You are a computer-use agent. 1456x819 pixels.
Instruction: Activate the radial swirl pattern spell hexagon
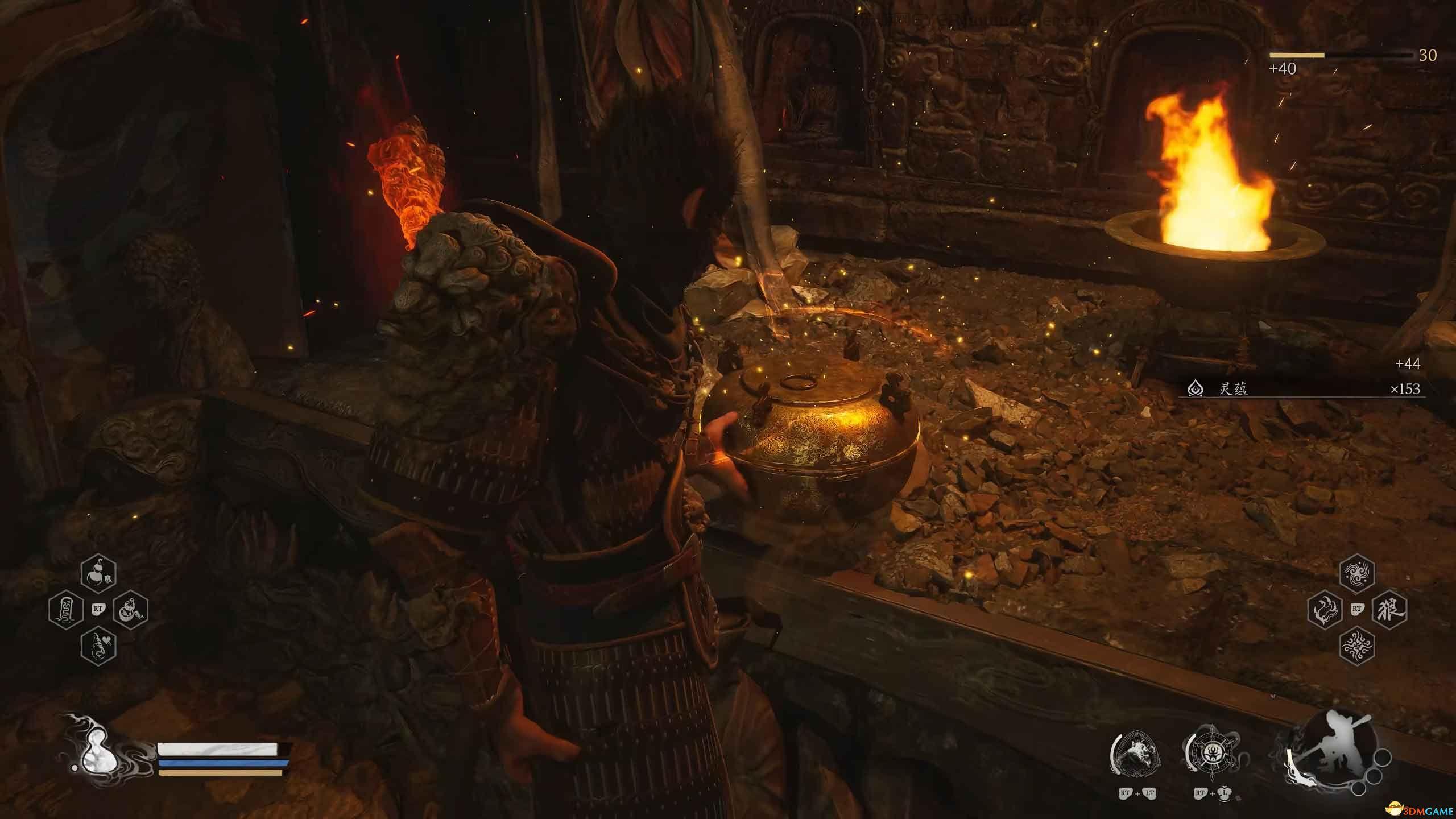click(1358, 644)
